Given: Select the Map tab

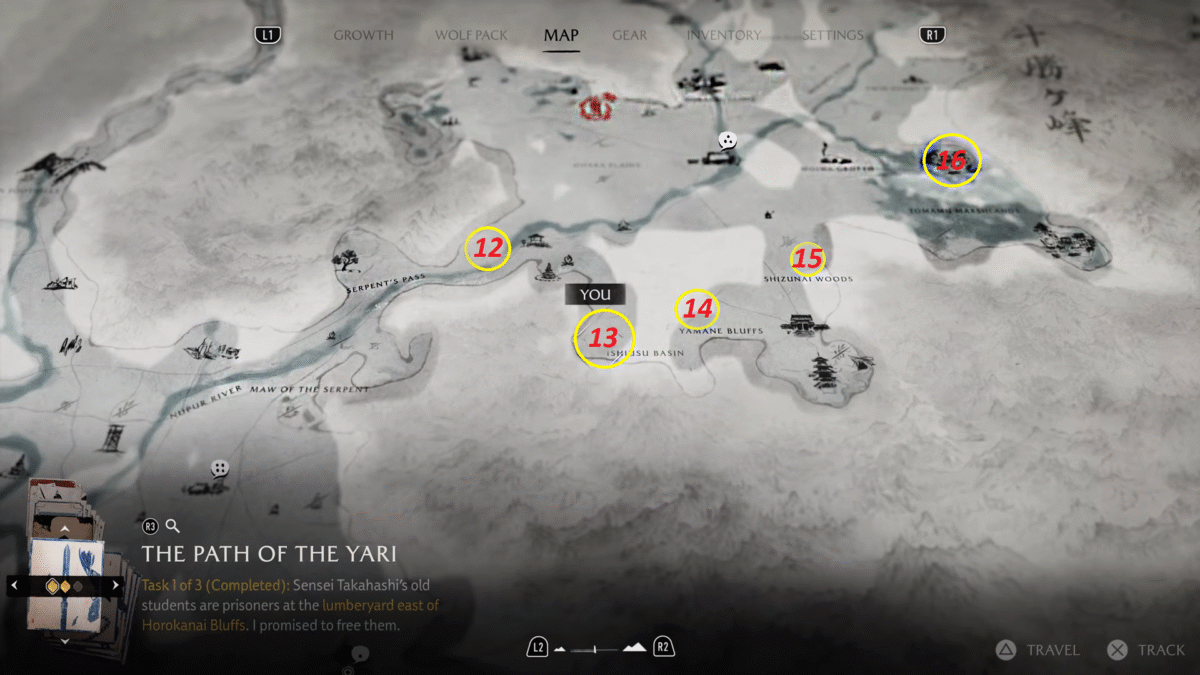Looking at the screenshot, I should tap(561, 35).
